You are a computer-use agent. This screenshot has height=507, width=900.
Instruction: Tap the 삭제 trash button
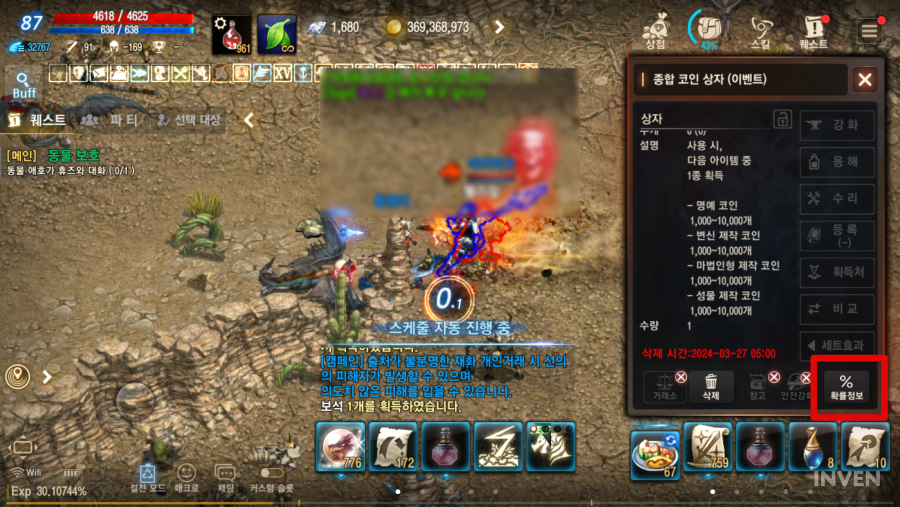(x=710, y=386)
